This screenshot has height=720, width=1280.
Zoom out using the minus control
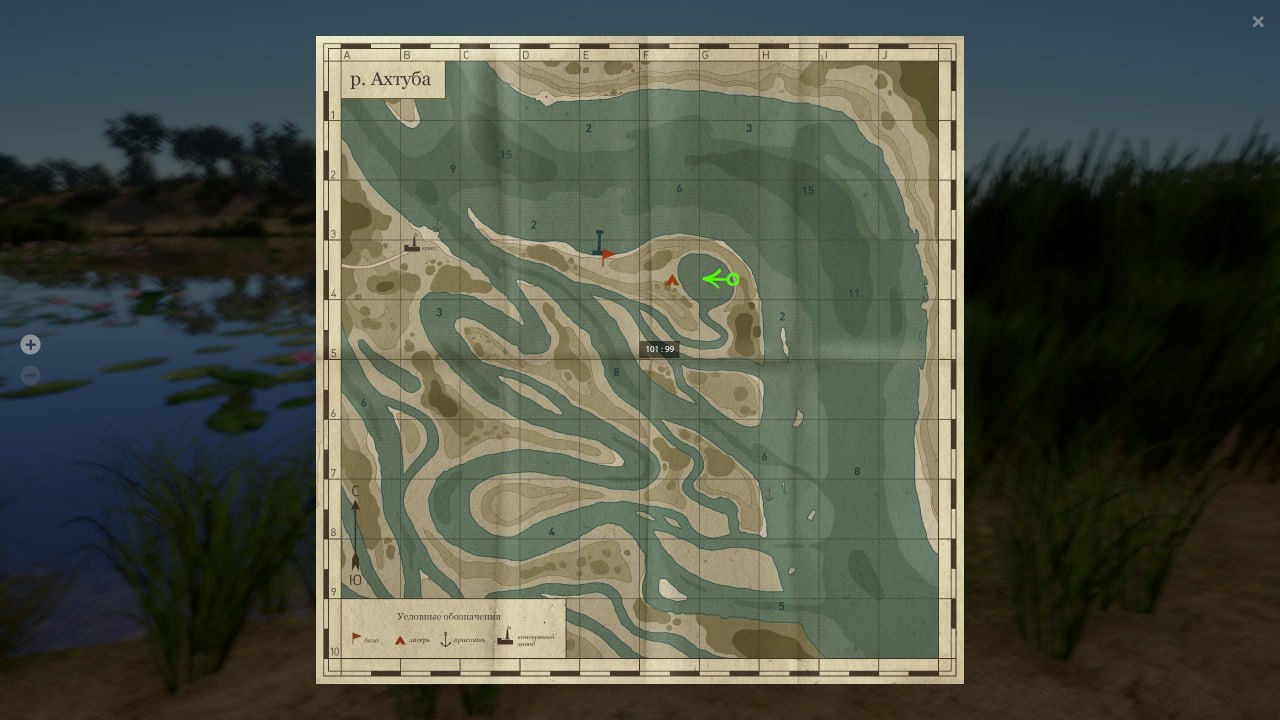click(x=30, y=375)
